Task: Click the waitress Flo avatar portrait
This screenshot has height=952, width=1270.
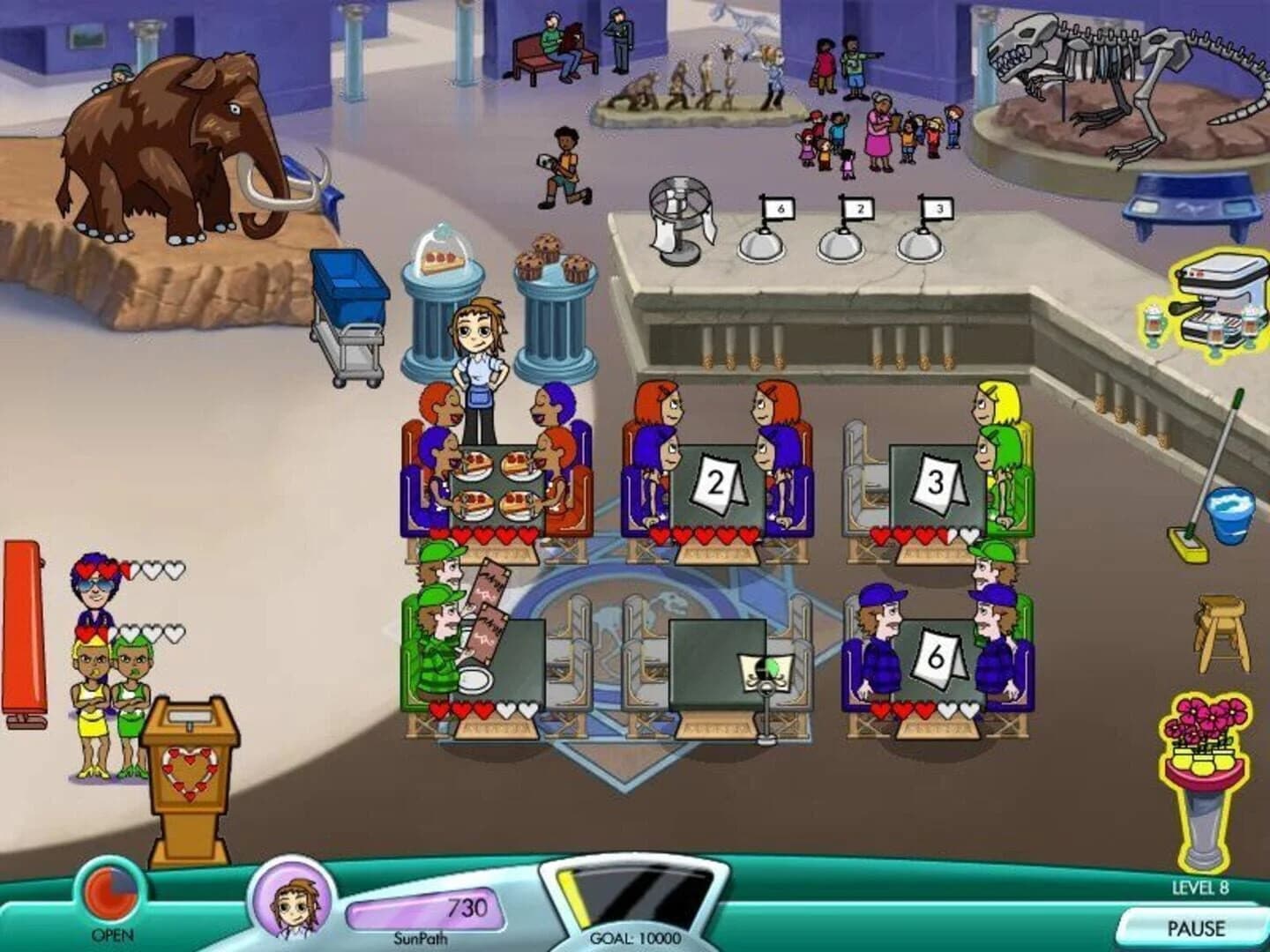Action: [x=292, y=901]
